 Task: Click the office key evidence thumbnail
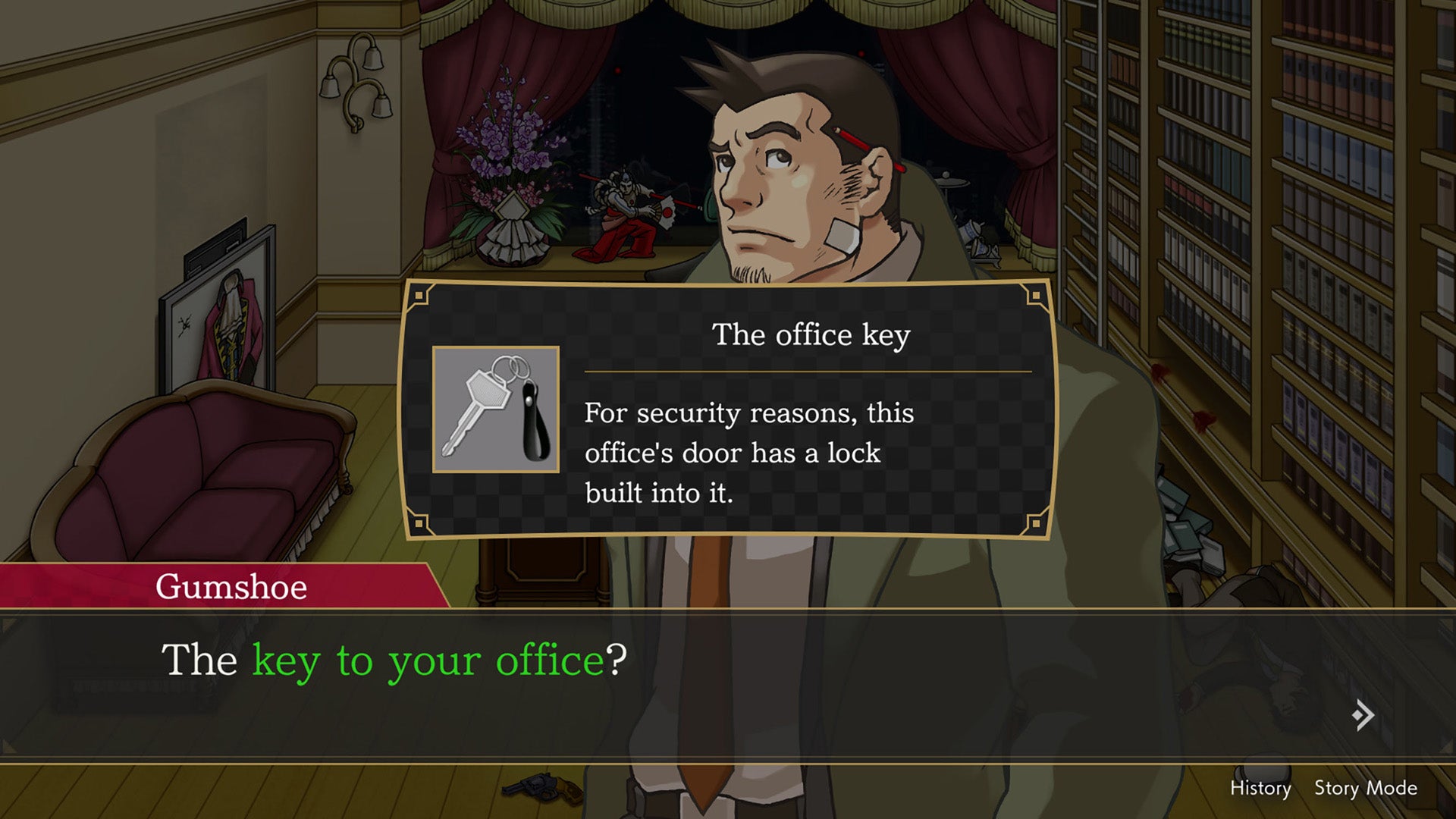pos(496,409)
